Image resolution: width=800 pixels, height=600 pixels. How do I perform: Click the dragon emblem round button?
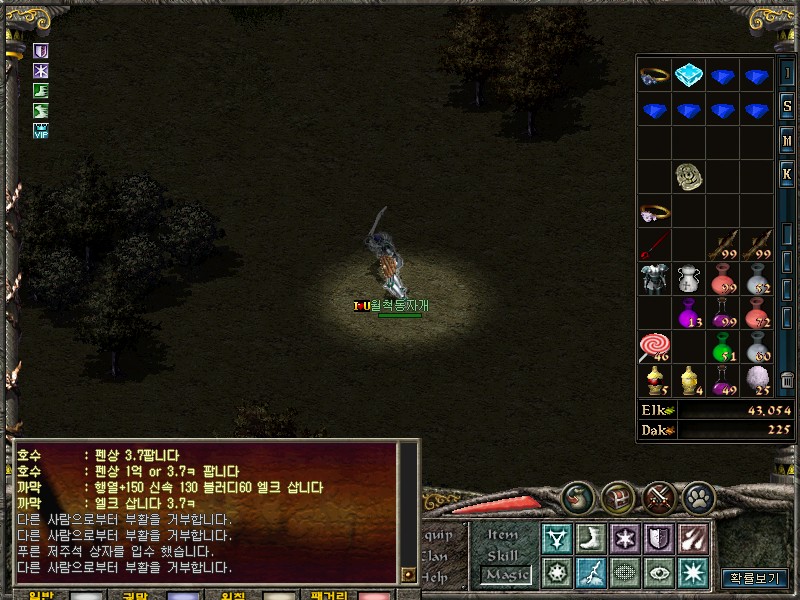(x=578, y=497)
